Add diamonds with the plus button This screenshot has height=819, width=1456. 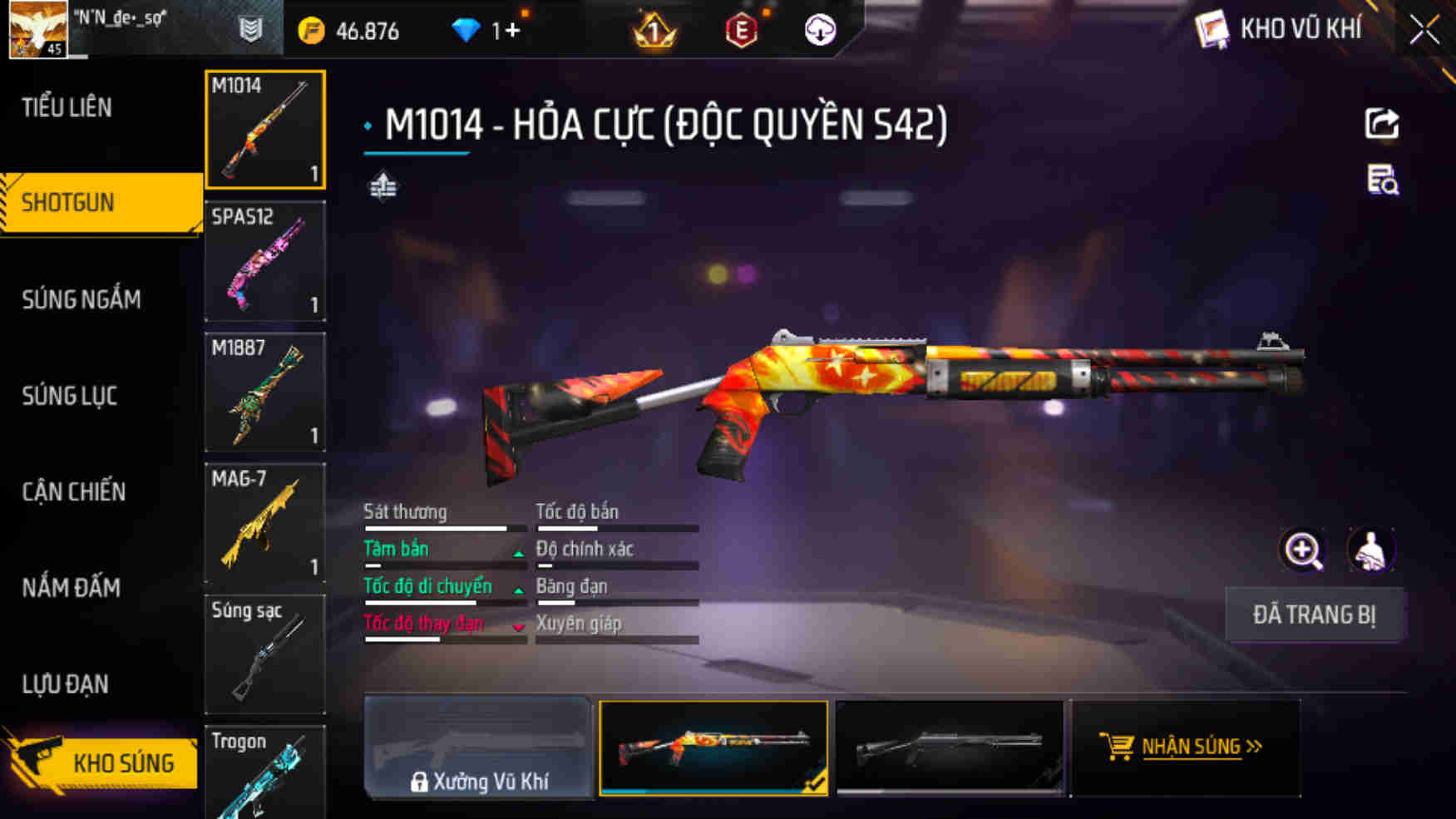(x=512, y=31)
